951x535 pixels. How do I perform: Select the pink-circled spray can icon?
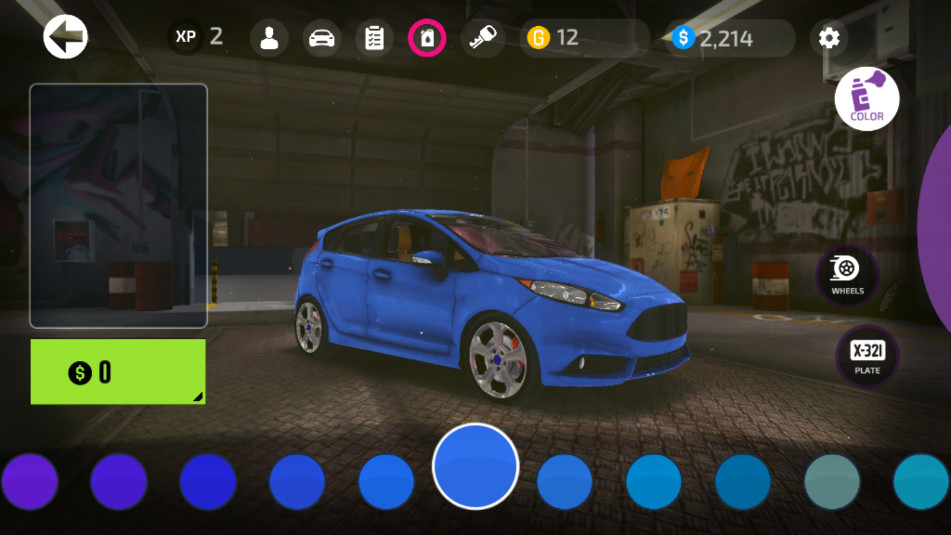(x=427, y=38)
